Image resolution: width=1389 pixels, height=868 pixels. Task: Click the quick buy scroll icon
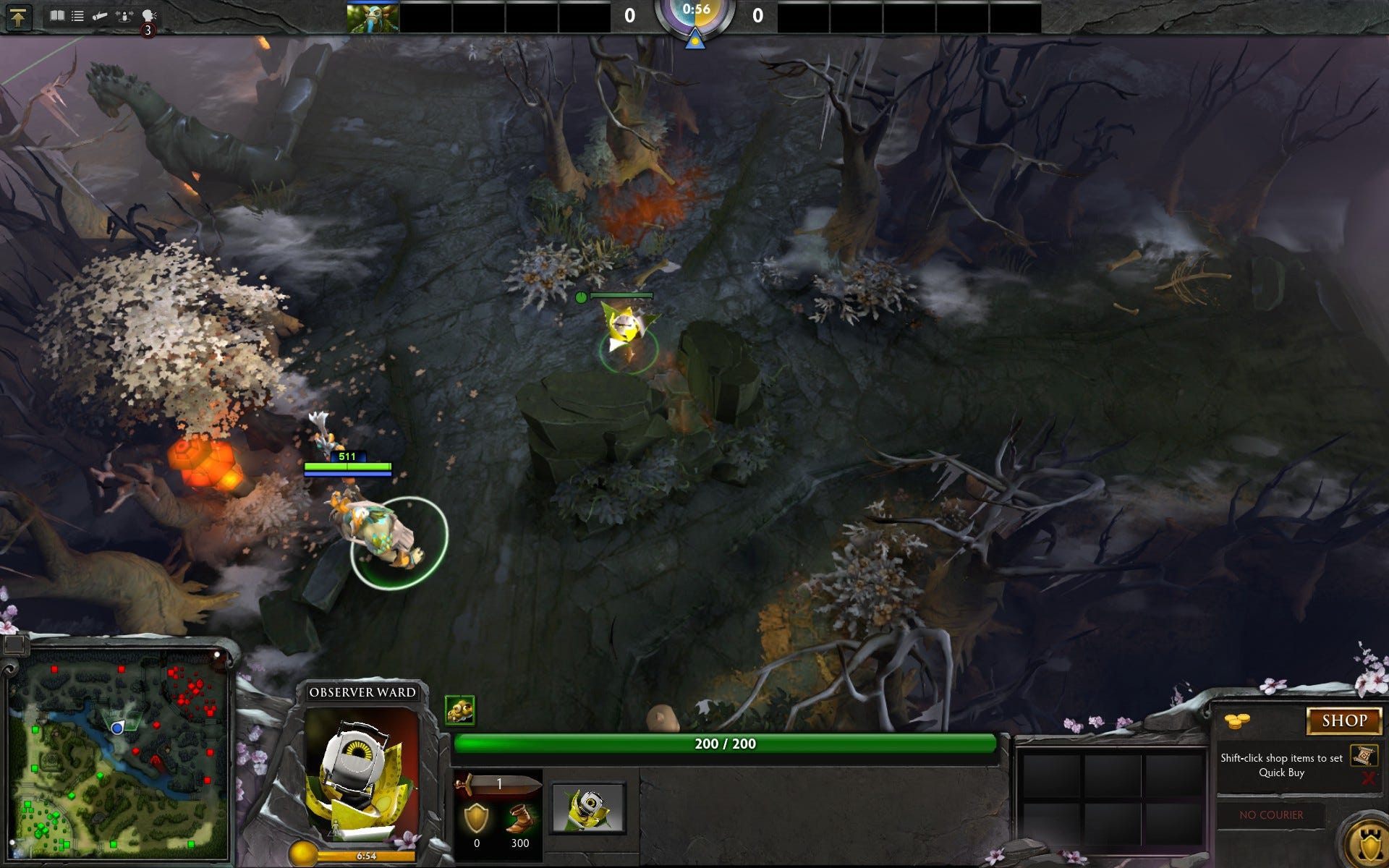point(1364,756)
